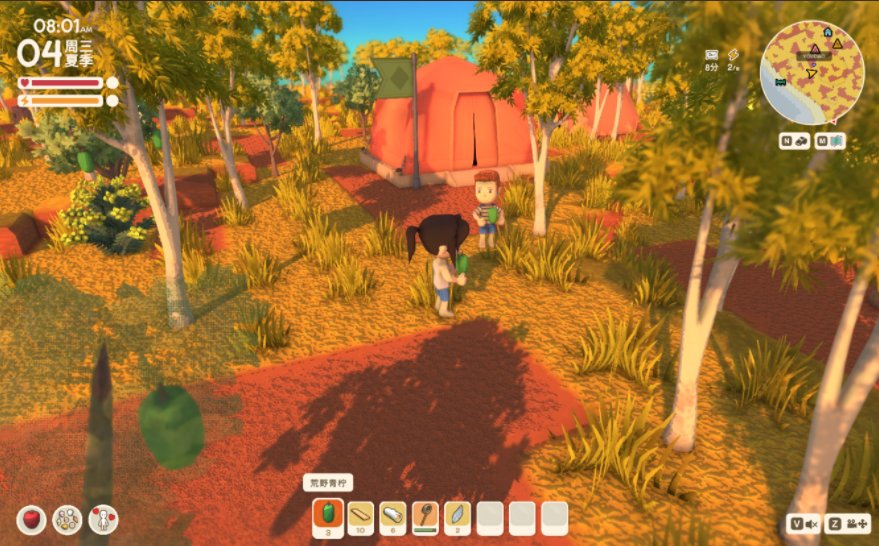Select the green bush lime hotbar slot
This screenshot has width=879, height=546.
click(x=327, y=516)
